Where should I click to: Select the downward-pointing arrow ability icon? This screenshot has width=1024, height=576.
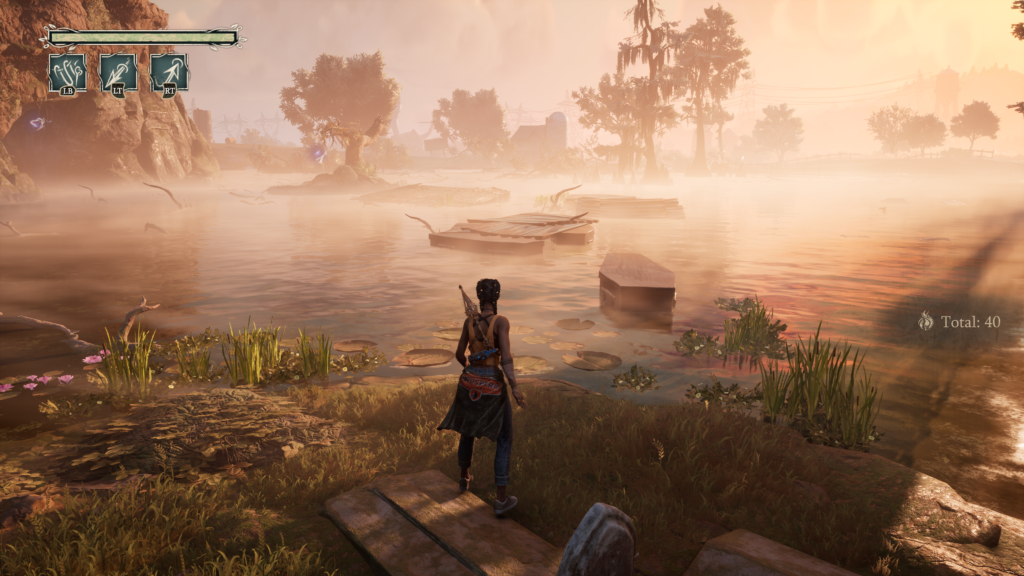pyautogui.click(x=118, y=72)
